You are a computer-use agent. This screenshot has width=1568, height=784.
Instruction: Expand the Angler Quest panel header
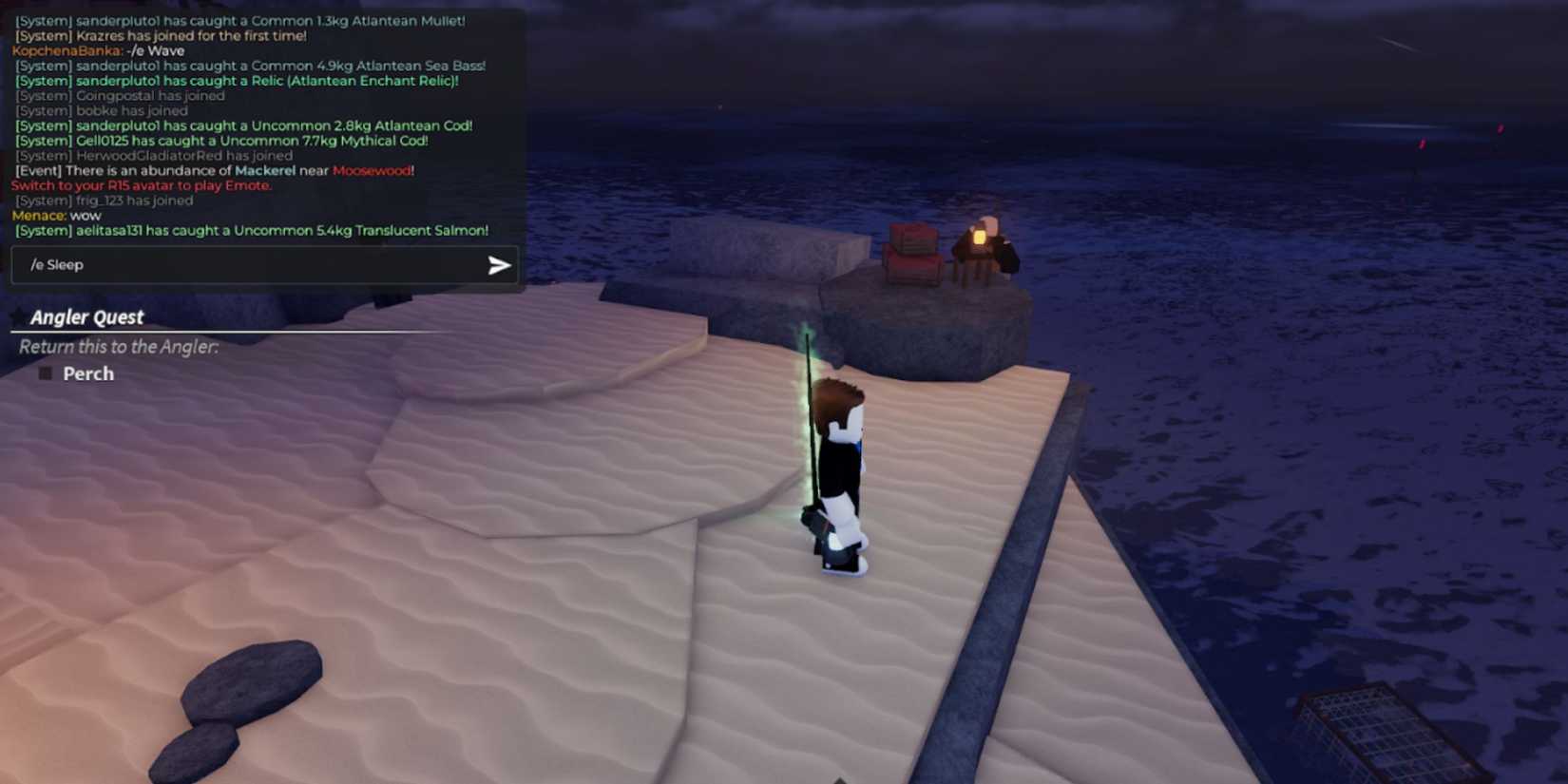click(86, 316)
